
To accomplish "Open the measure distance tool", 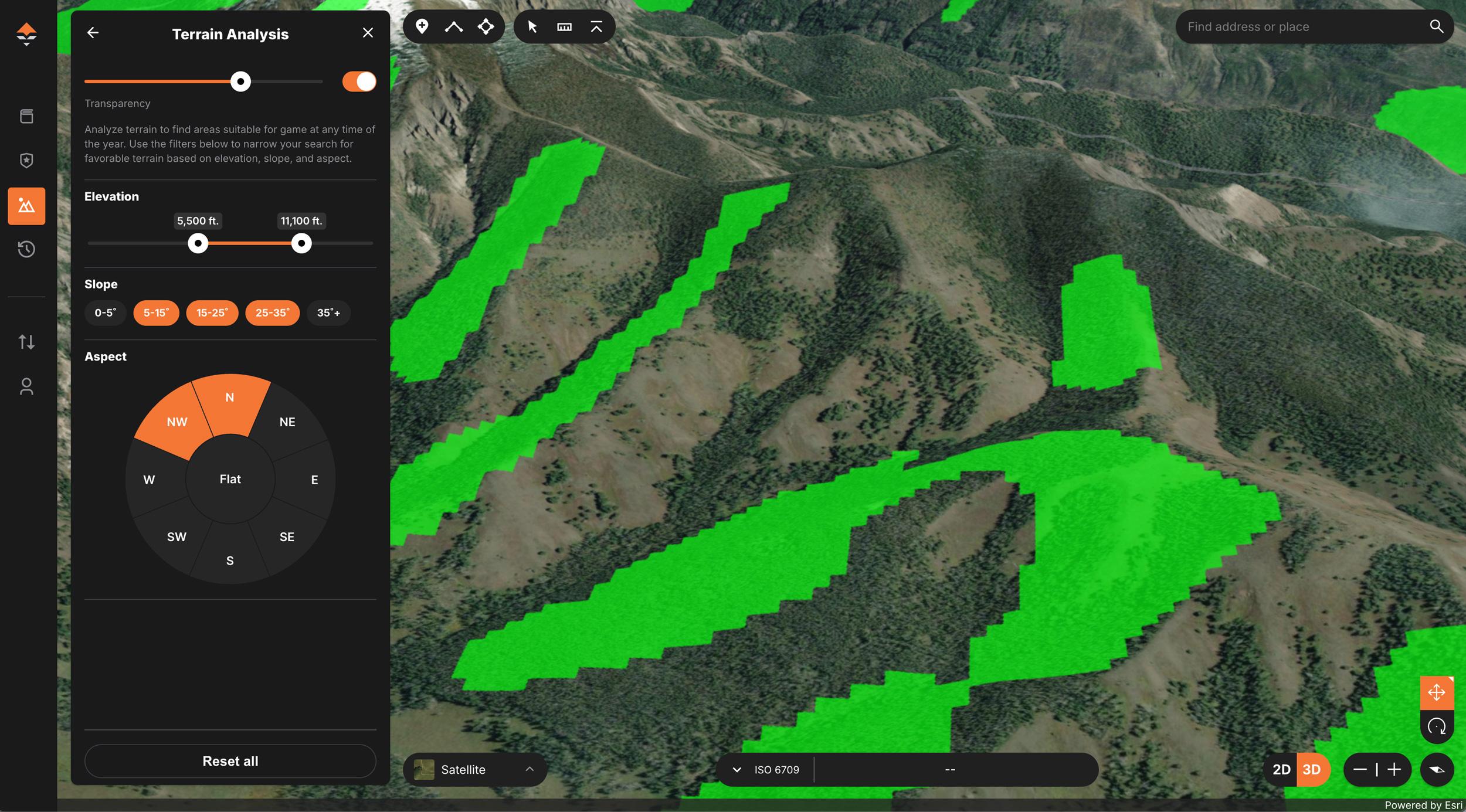I will (564, 26).
